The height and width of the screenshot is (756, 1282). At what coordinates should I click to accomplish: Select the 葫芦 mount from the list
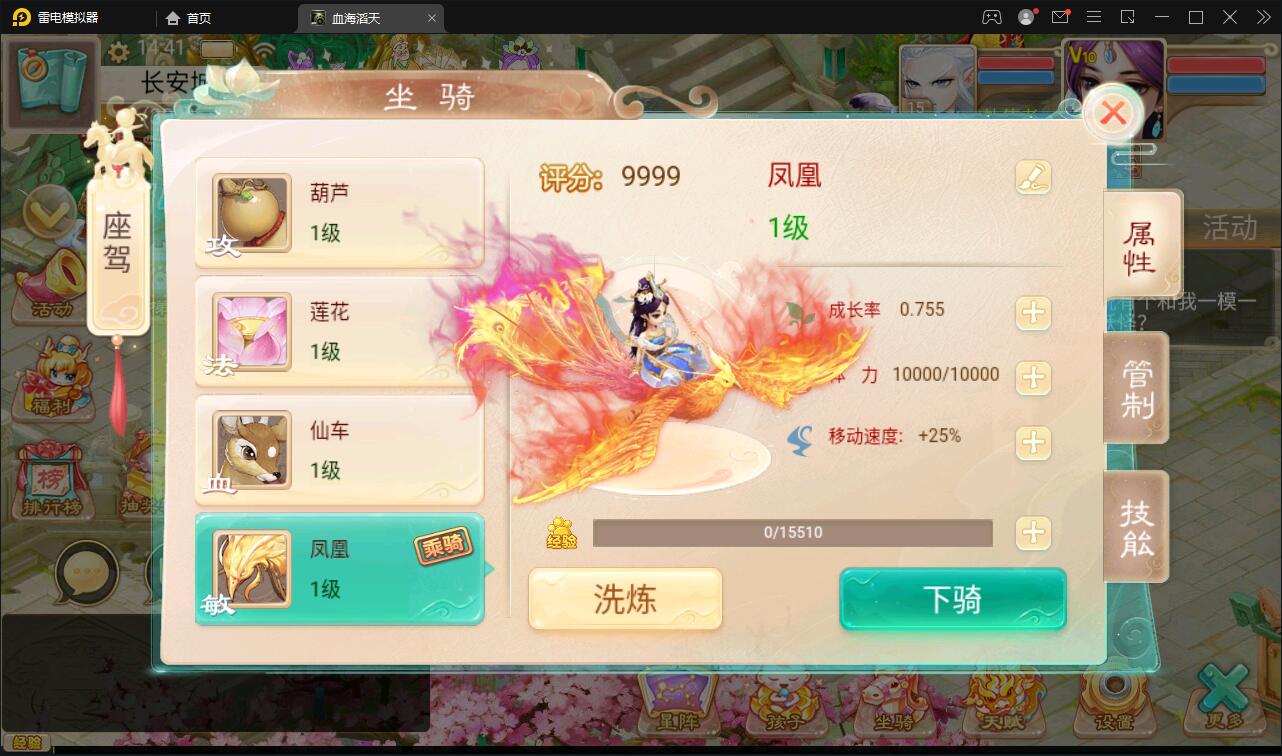coord(340,212)
